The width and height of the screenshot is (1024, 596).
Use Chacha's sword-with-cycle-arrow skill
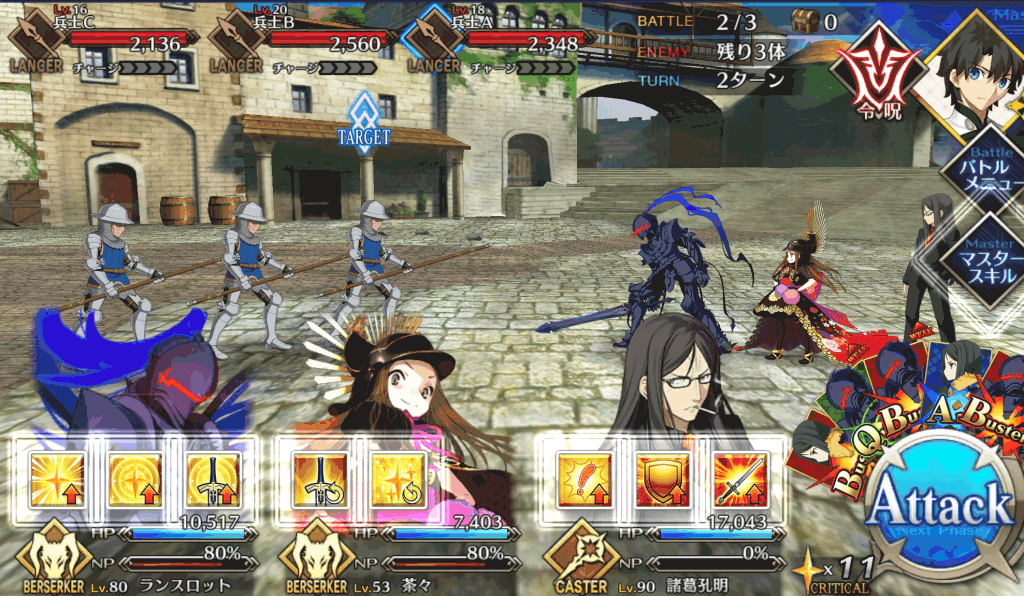(x=319, y=479)
